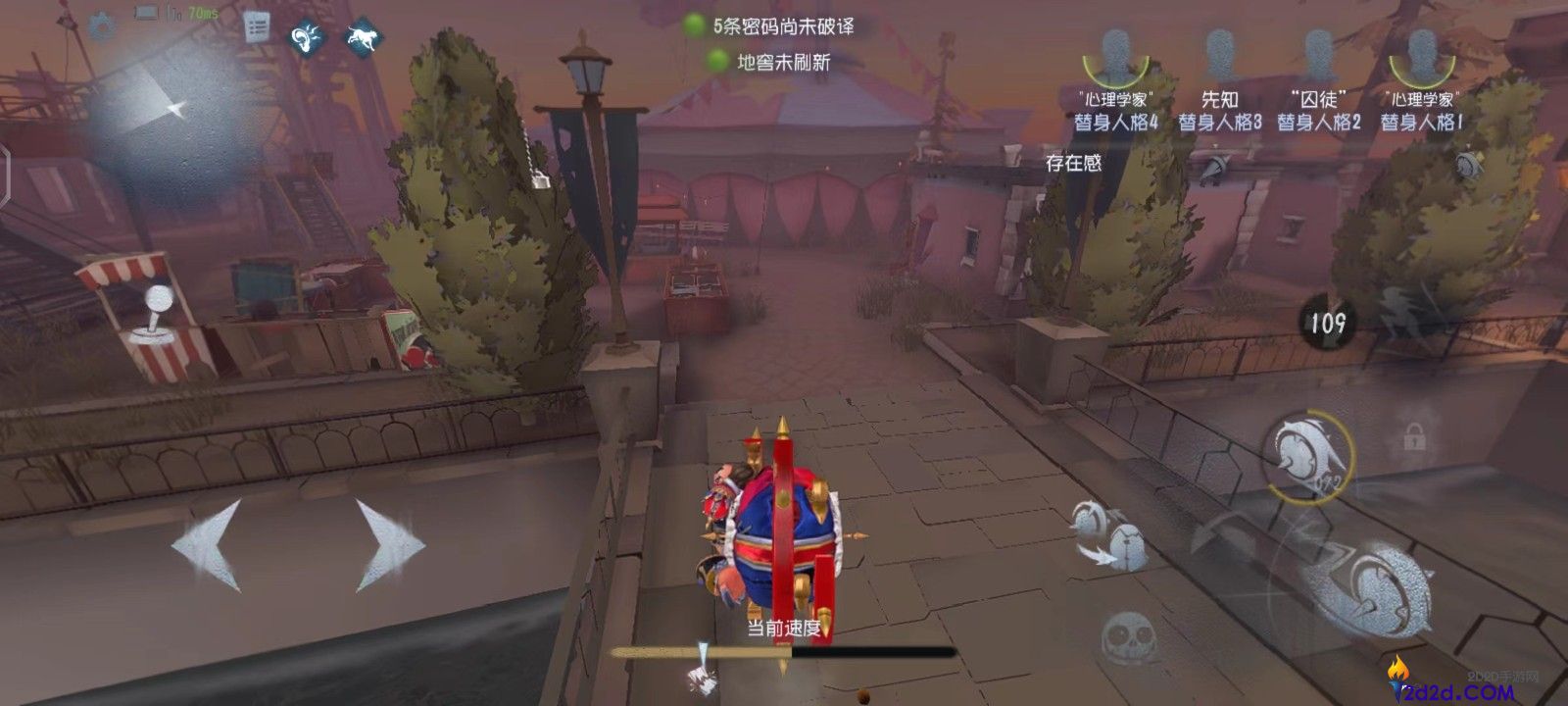Tap the padlock icon
This screenshot has height=706, width=1568.
pyautogui.click(x=1413, y=437)
